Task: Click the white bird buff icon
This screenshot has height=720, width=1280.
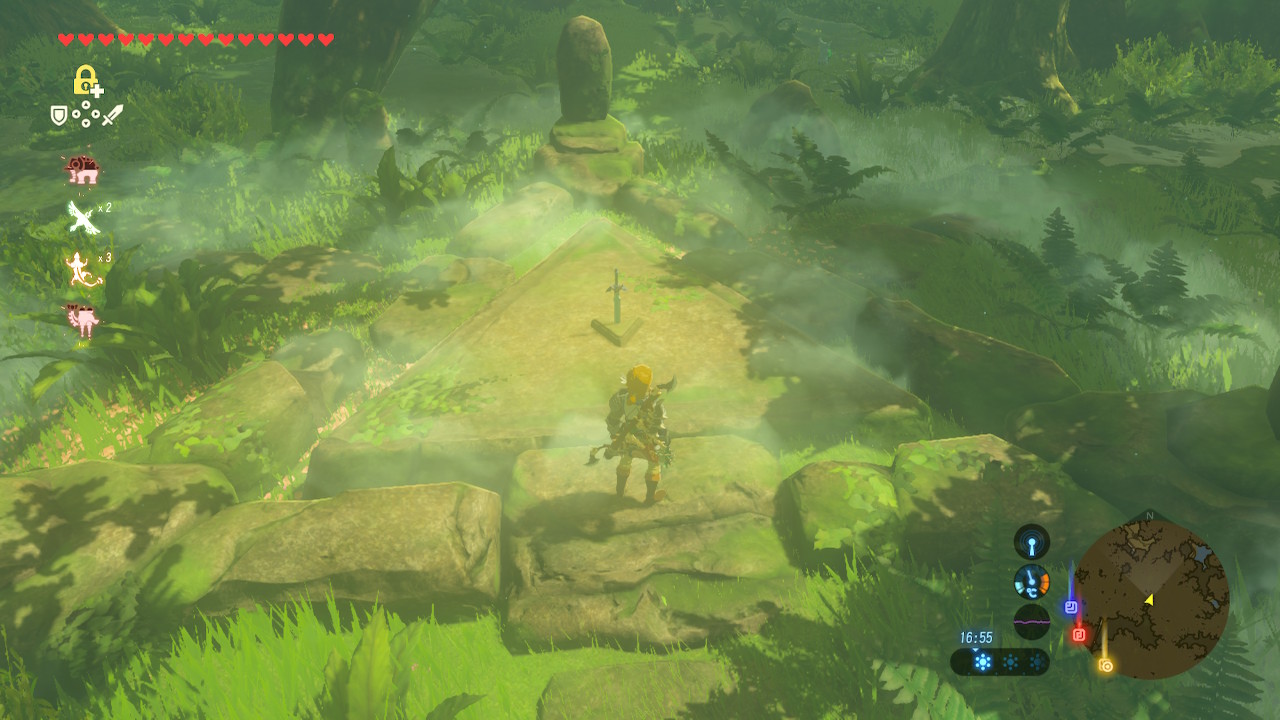Action: tap(82, 216)
